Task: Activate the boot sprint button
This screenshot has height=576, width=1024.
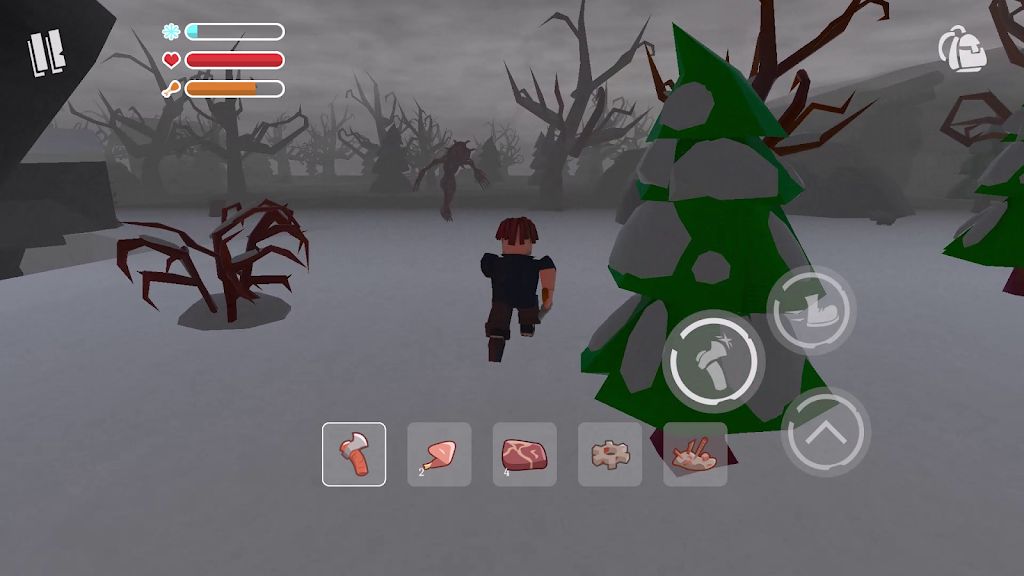Action: point(811,310)
